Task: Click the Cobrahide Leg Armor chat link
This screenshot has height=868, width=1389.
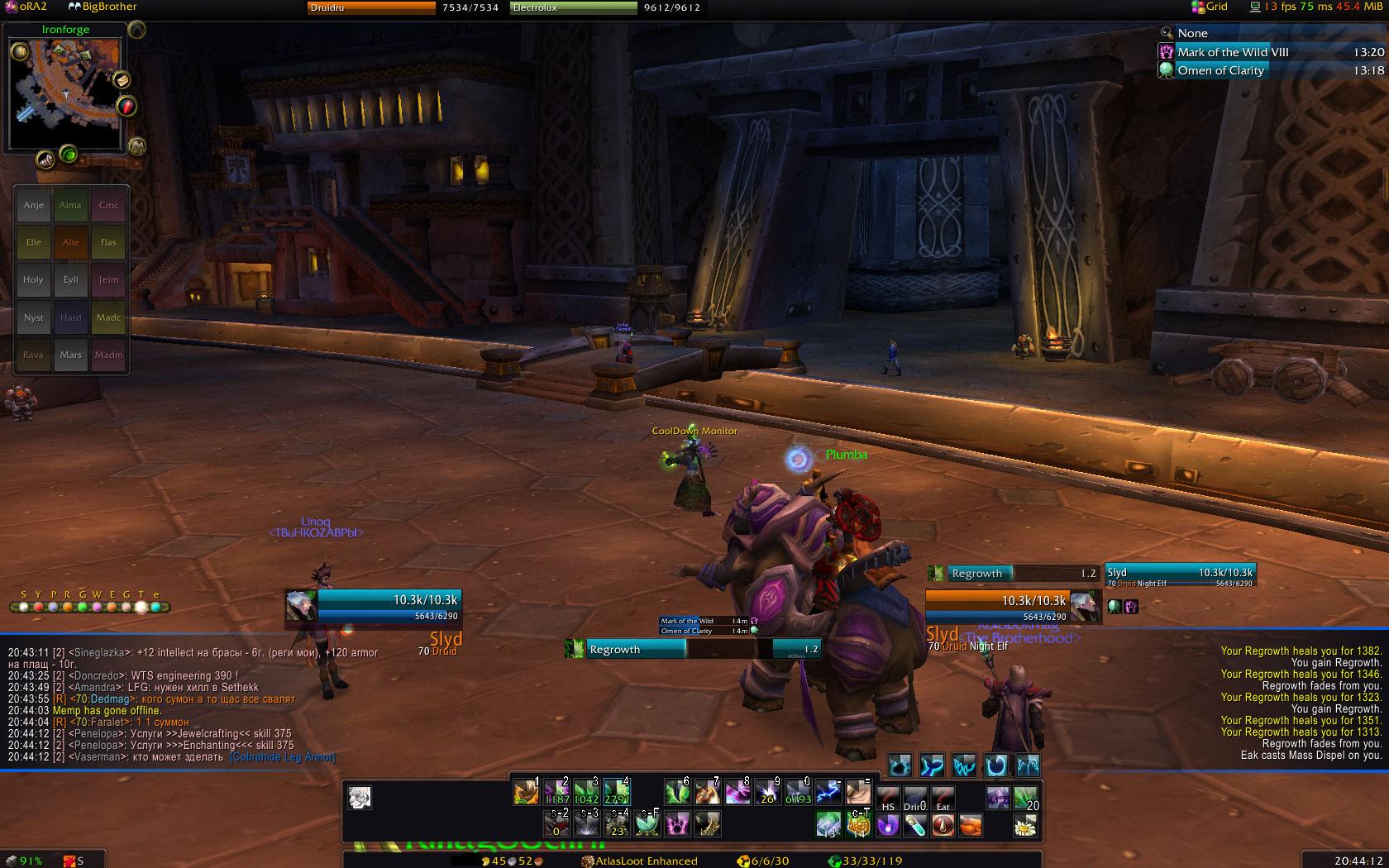Action: pos(283,756)
